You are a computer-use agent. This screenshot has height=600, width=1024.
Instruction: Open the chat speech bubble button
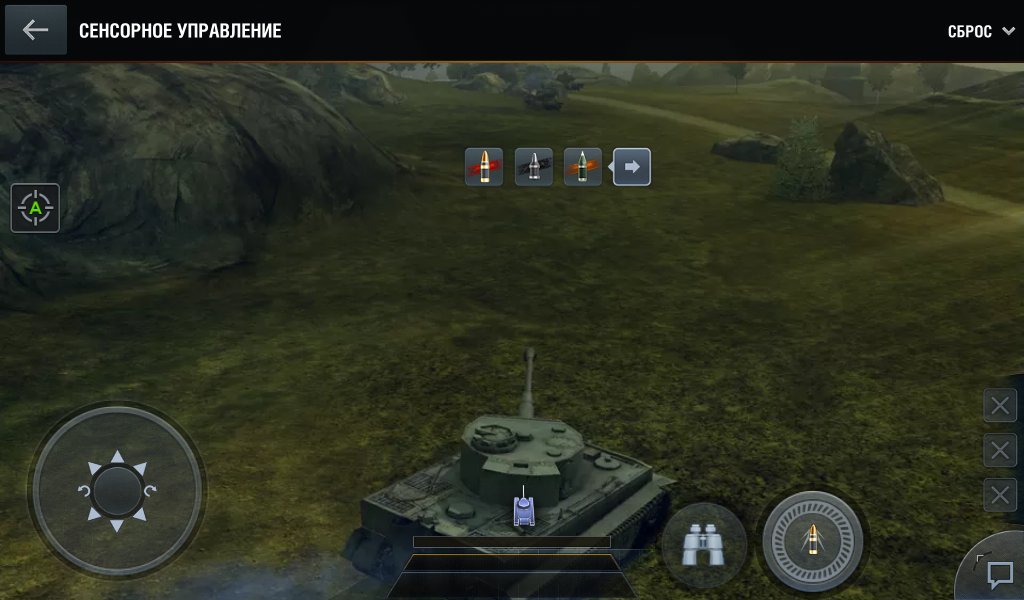[999, 575]
